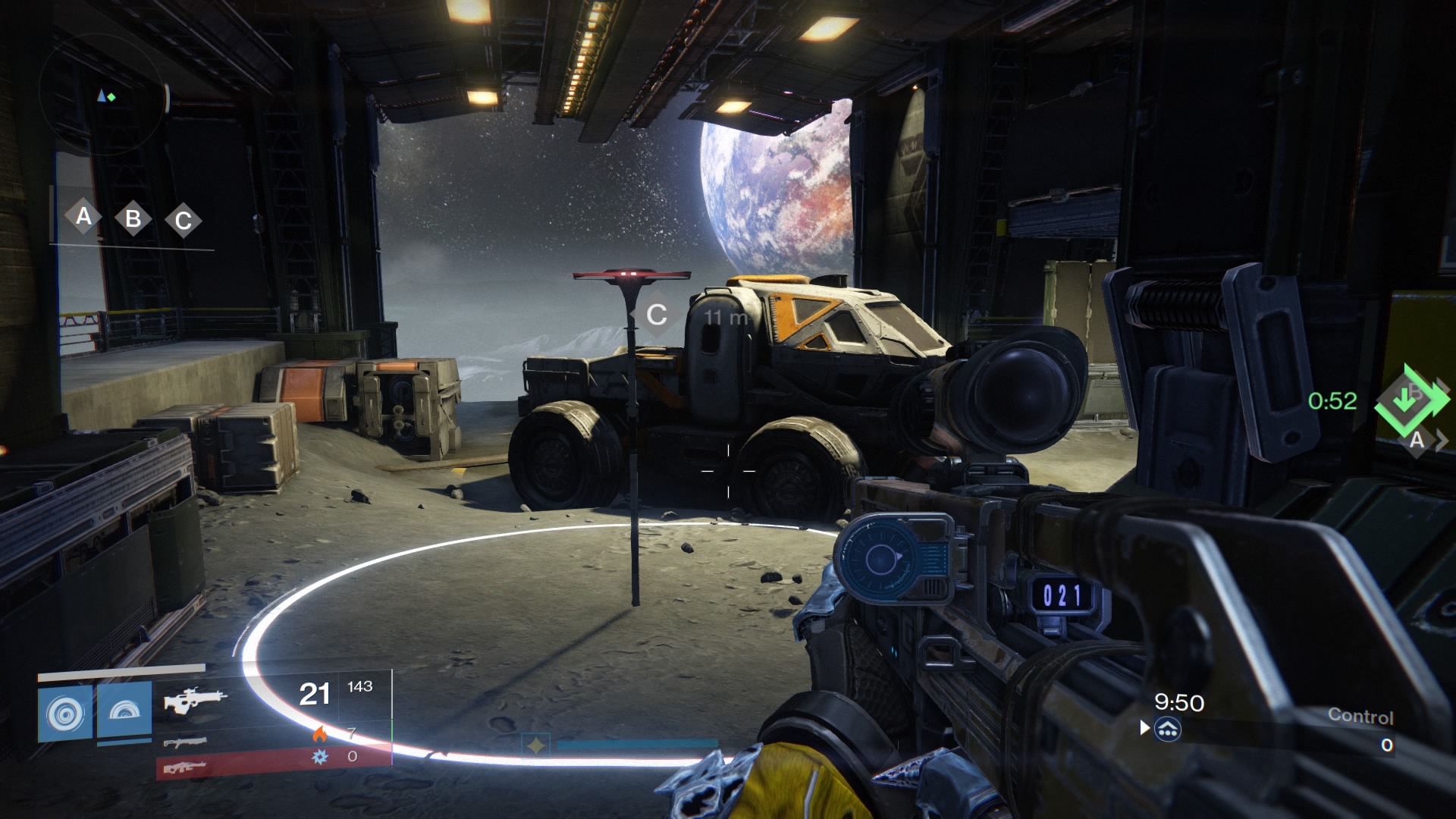1456x819 pixels.
Task: Click the circular motion tracker radar
Action: (104, 96)
